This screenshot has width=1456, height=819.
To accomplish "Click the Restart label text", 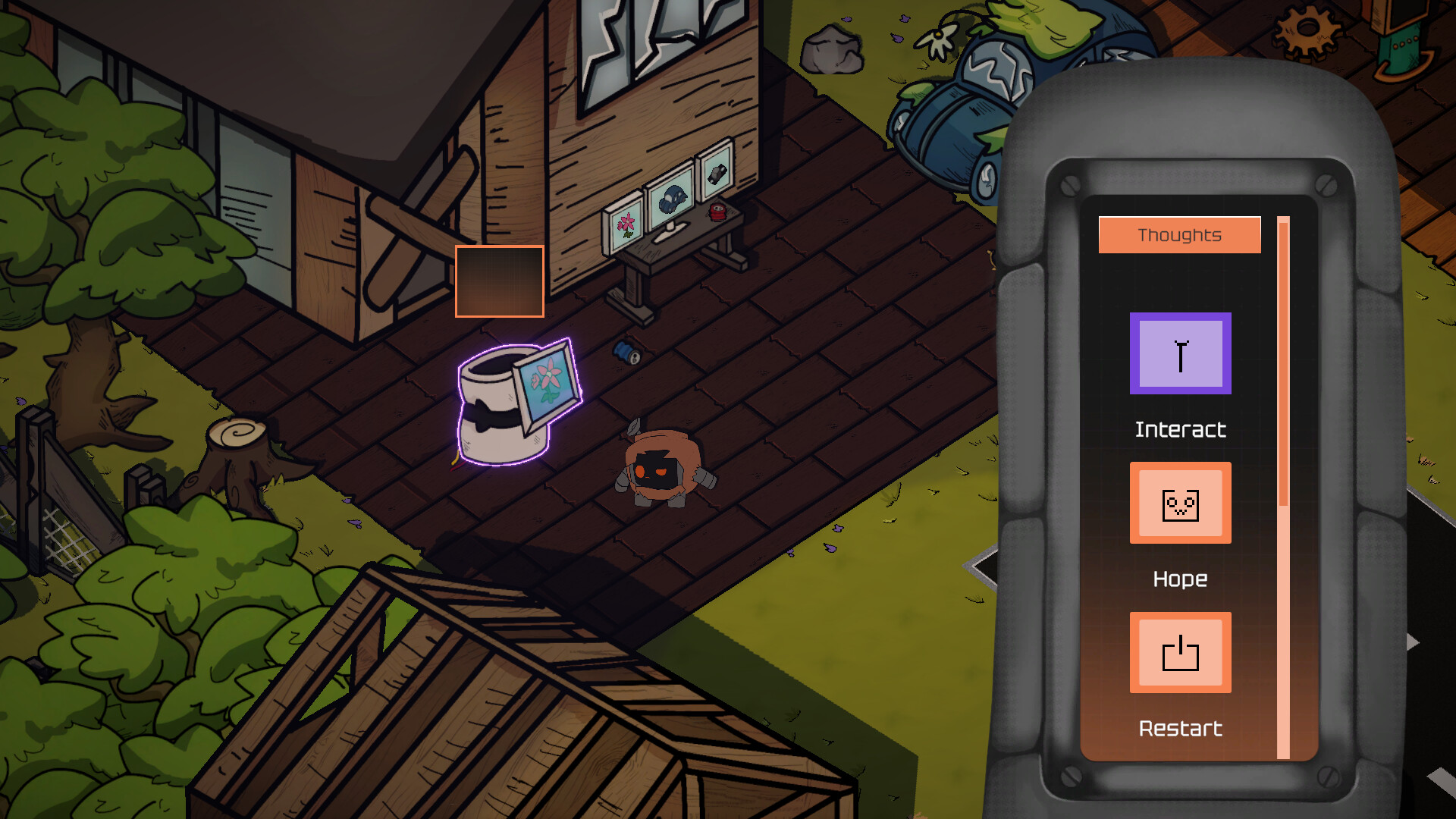I will [1180, 729].
